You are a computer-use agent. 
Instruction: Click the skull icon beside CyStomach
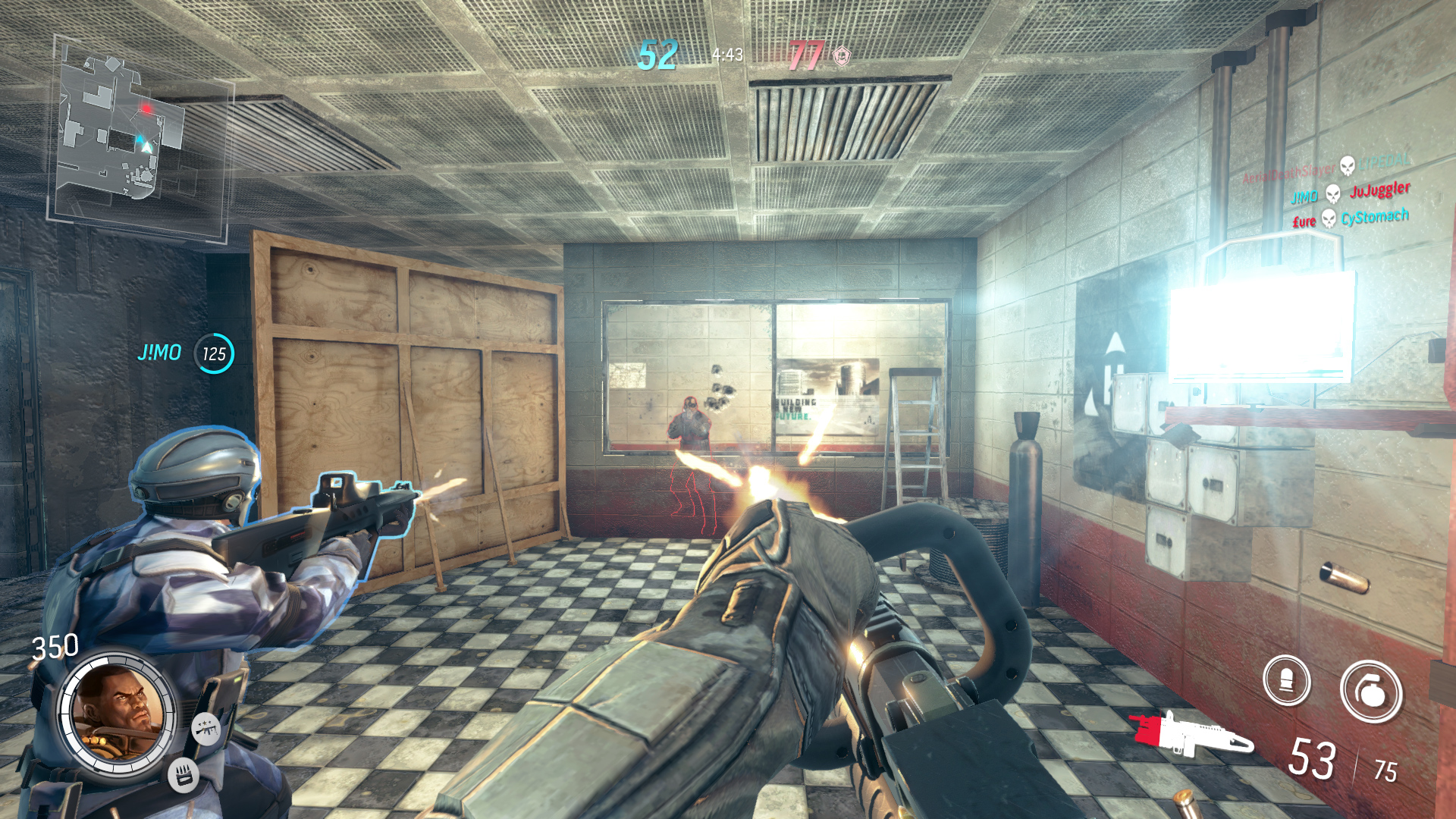click(x=1328, y=220)
